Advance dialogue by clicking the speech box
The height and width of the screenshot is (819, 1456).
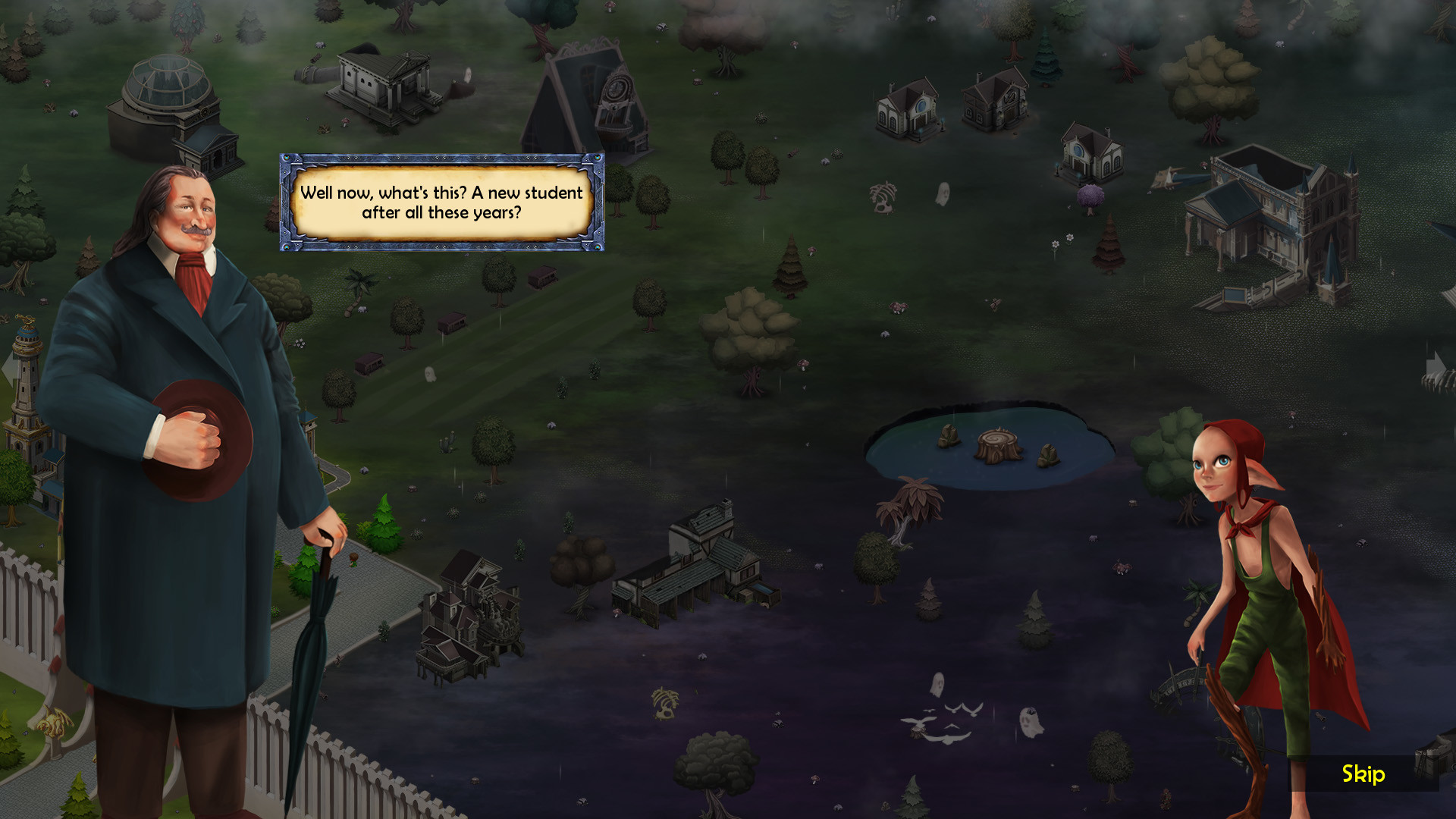point(442,202)
